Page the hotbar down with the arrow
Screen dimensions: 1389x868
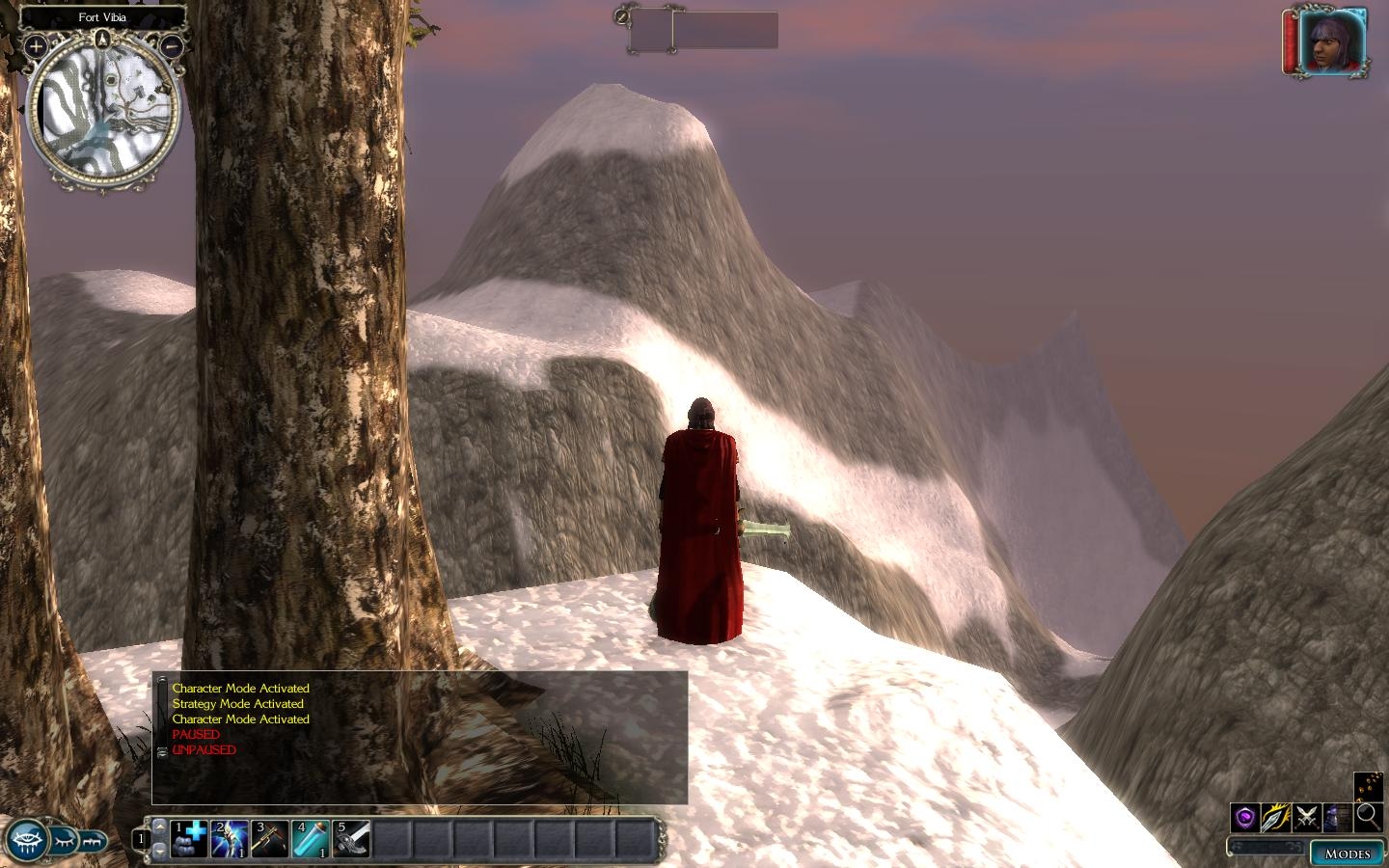(x=160, y=851)
